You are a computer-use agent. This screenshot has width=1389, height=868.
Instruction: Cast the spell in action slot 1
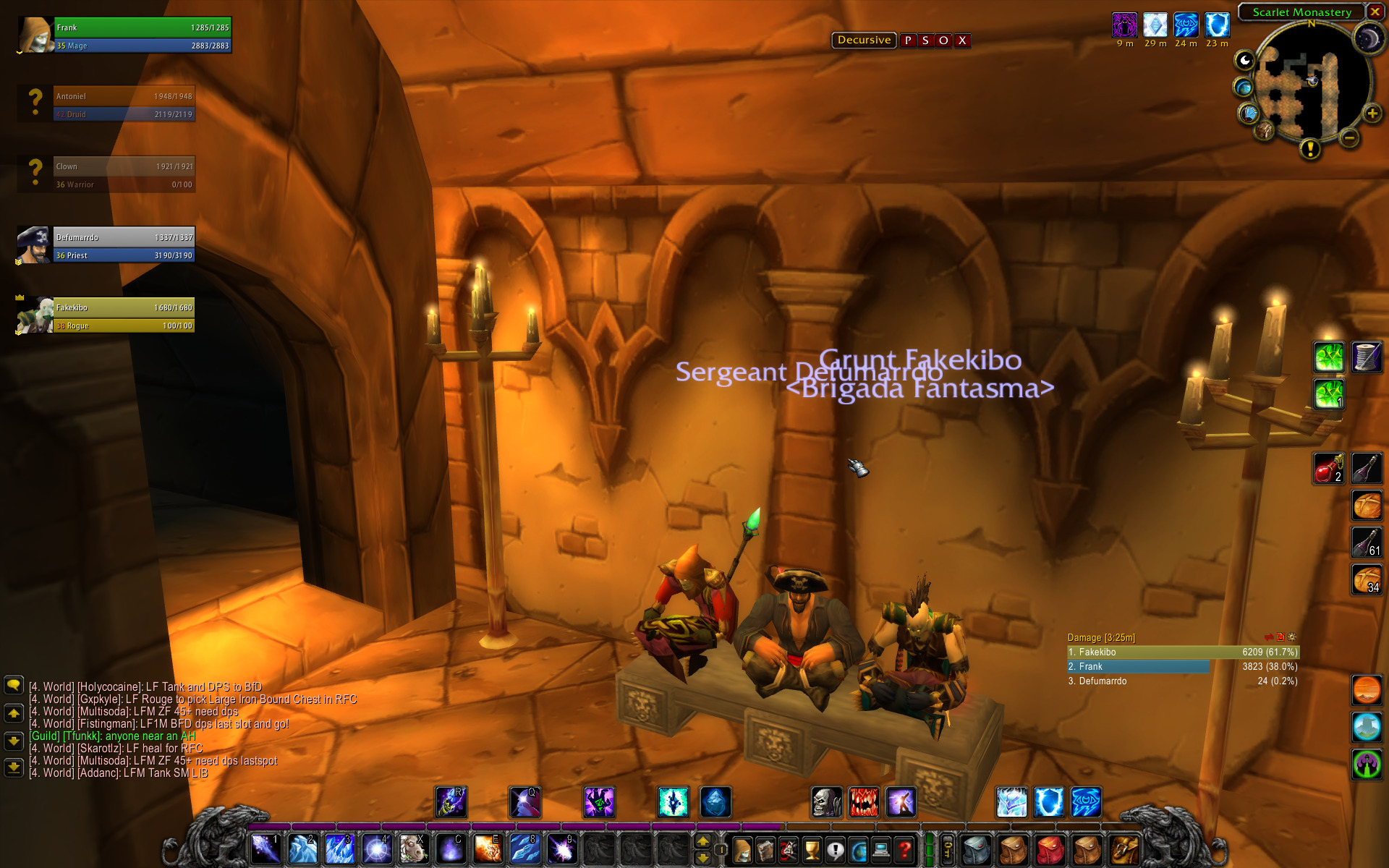coord(266,848)
